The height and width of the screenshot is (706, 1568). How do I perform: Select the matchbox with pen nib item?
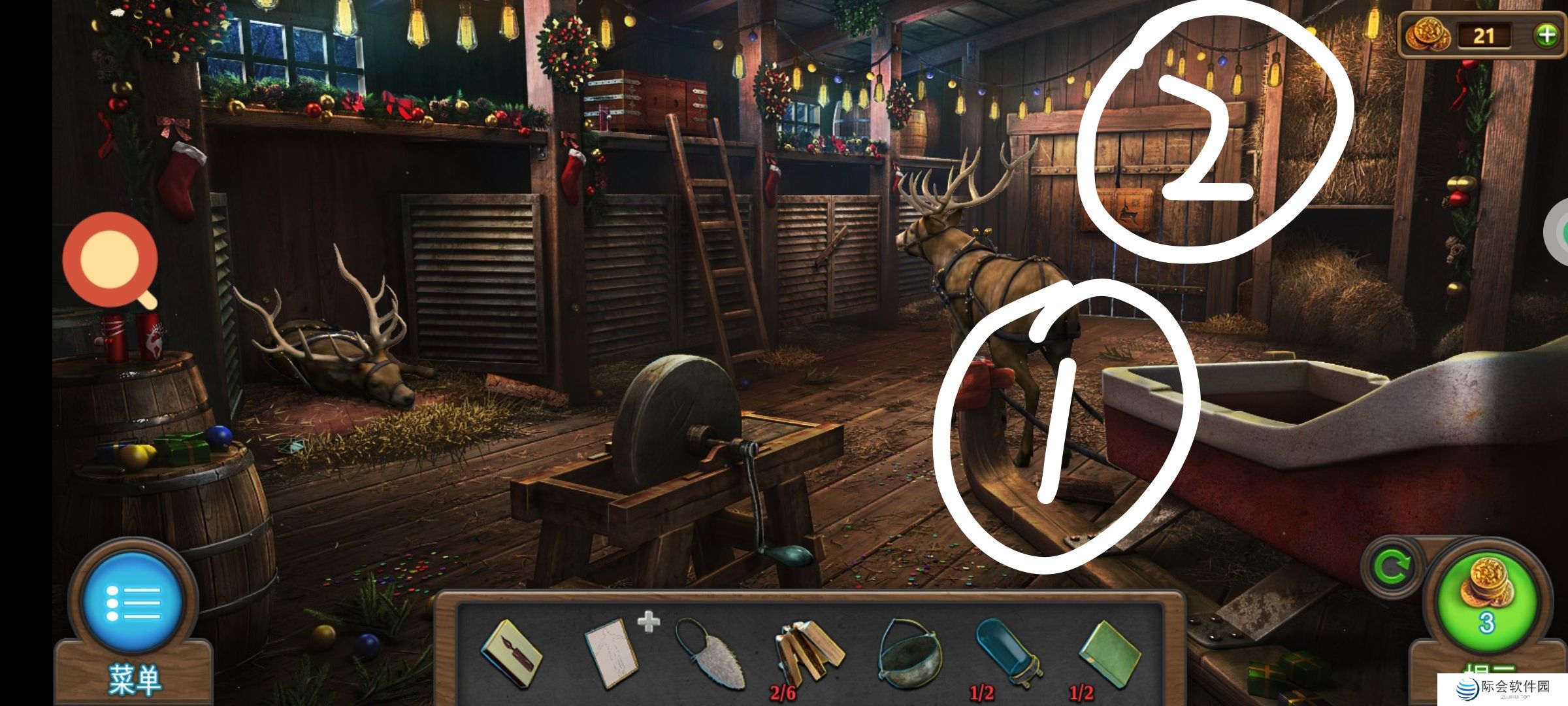tap(511, 654)
